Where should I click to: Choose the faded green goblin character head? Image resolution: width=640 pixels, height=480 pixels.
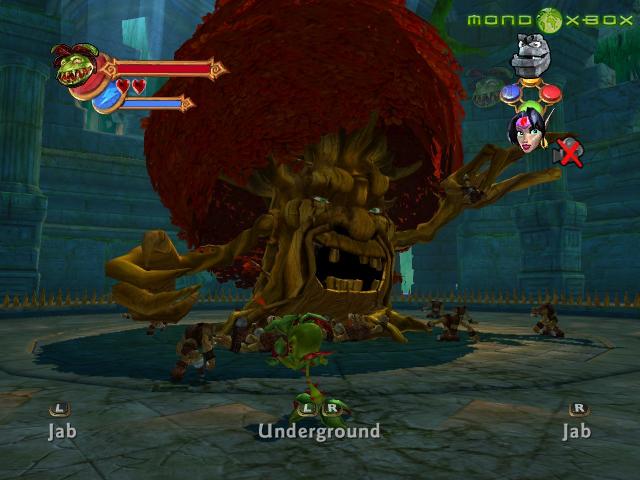click(488, 87)
